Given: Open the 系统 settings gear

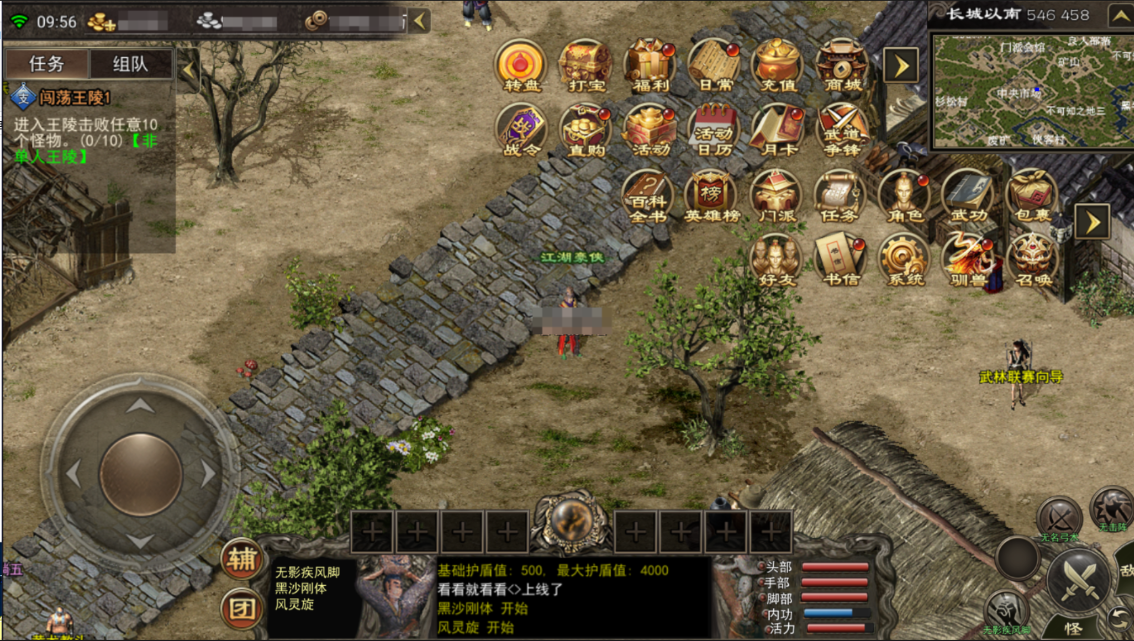Looking at the screenshot, I should tap(903, 260).
